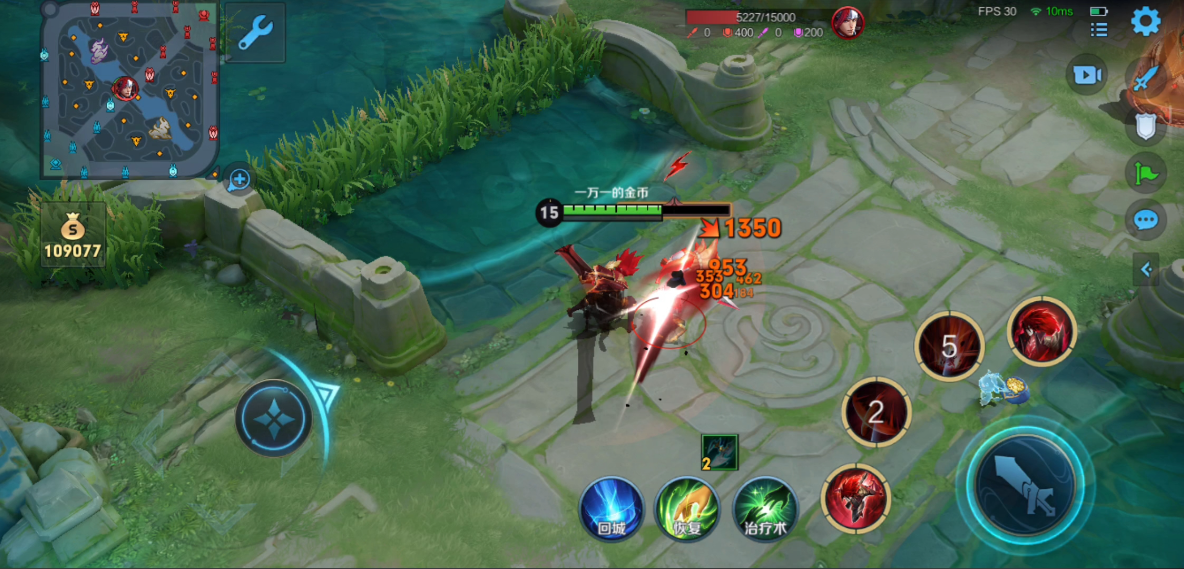Open the gear settings menu
1184x569 pixels.
coord(1146,21)
